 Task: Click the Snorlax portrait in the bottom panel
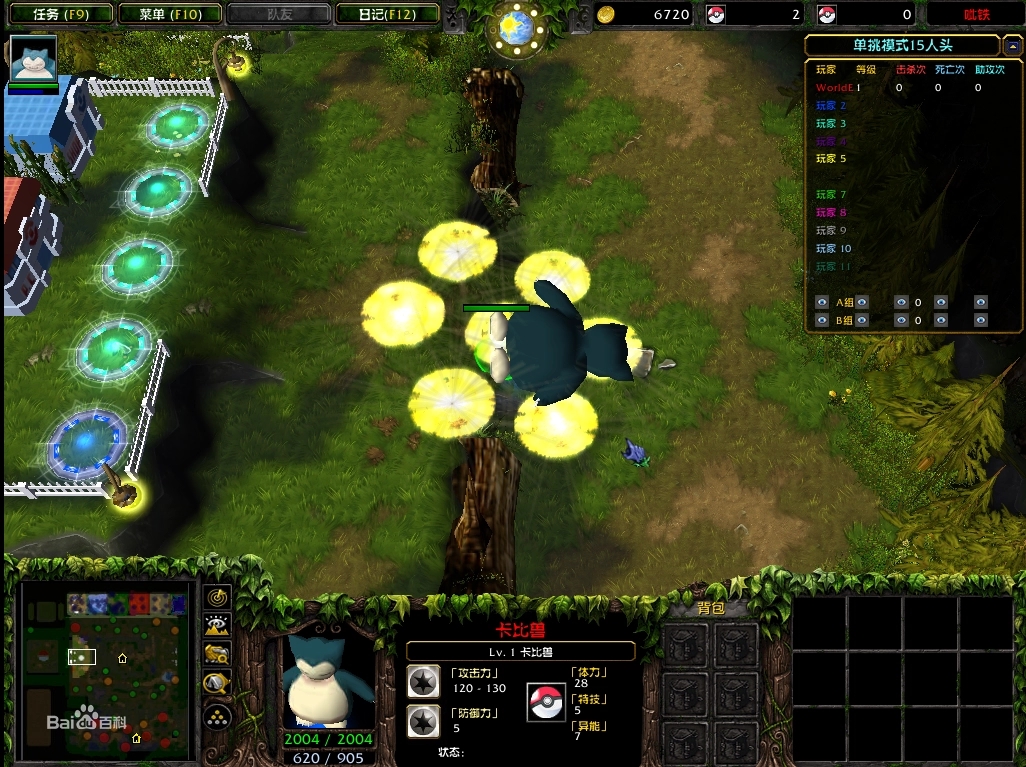(x=329, y=682)
